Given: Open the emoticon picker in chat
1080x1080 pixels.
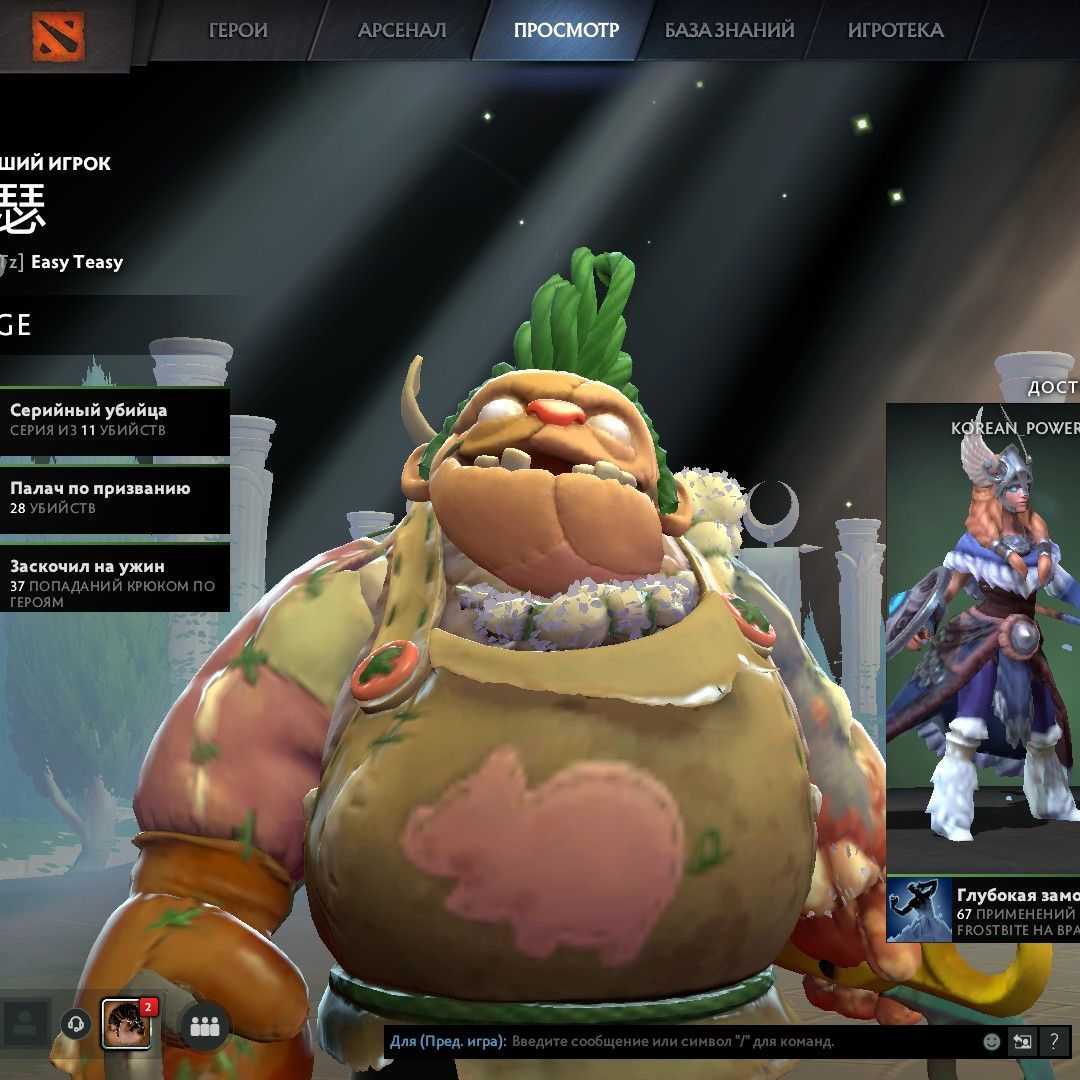Looking at the screenshot, I should [991, 1042].
